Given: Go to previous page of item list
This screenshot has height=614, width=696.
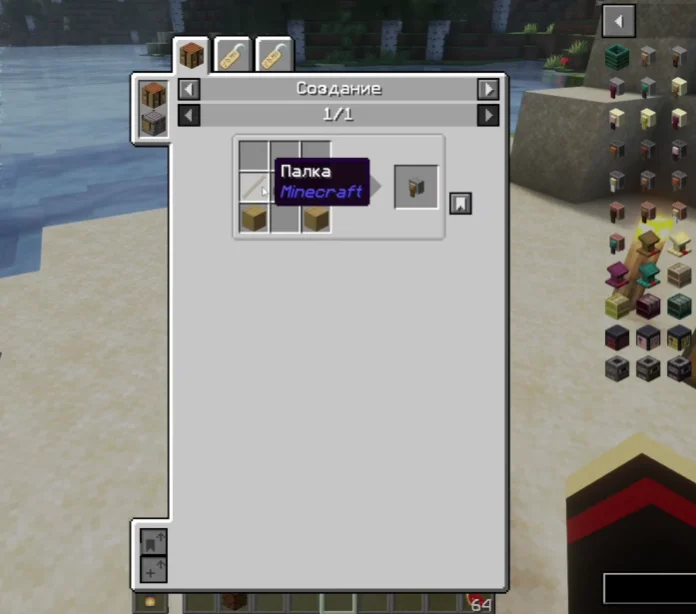Looking at the screenshot, I should click(x=619, y=20).
